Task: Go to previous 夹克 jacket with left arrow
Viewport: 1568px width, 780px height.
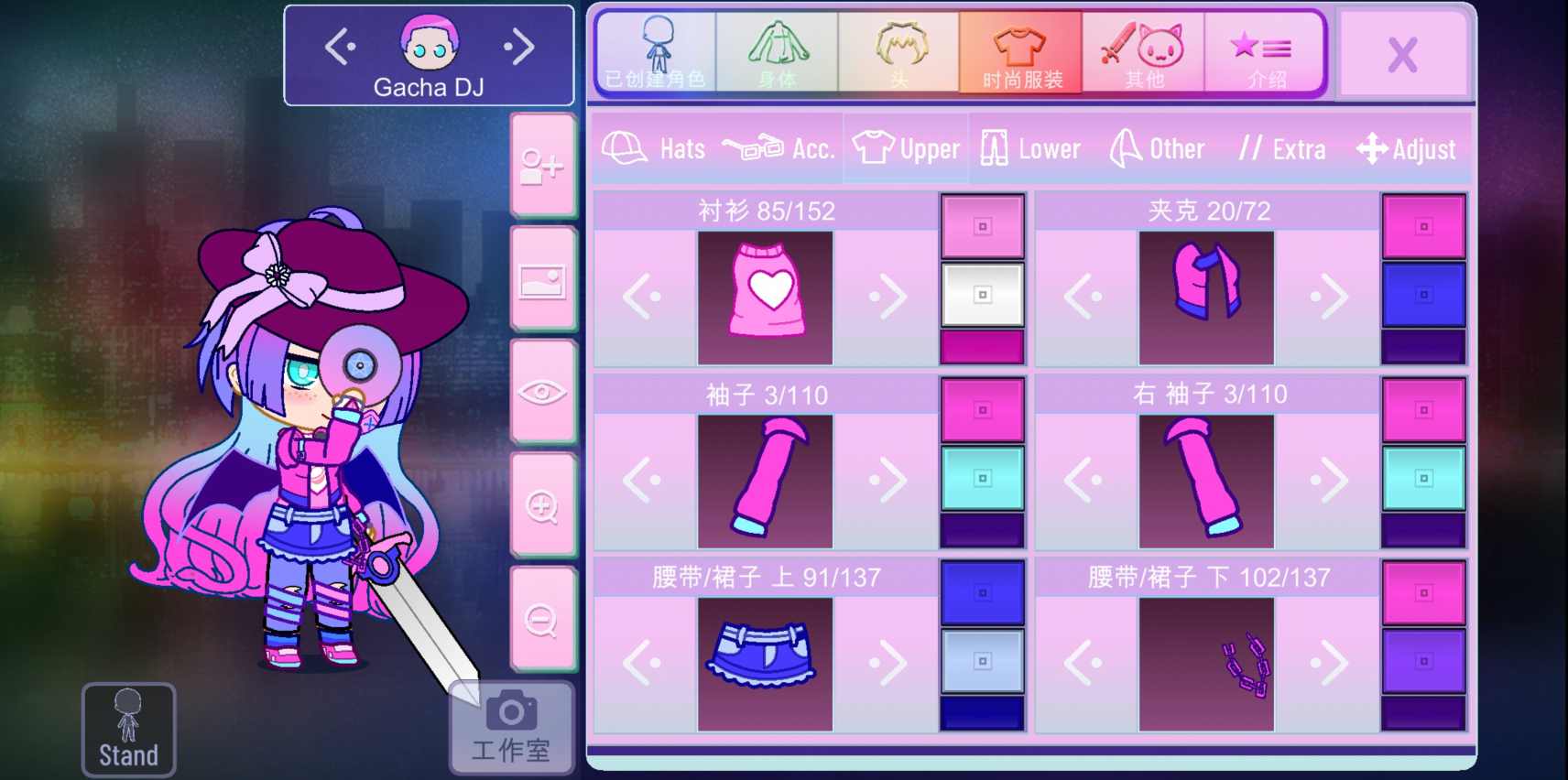Action: click(1085, 296)
